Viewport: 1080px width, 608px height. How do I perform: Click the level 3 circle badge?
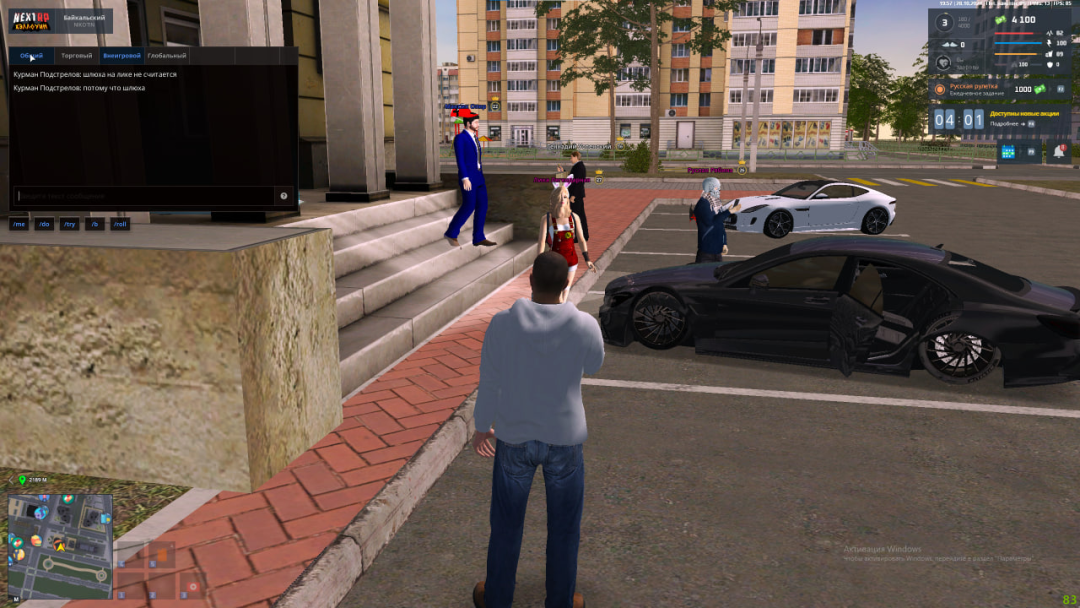click(943, 23)
